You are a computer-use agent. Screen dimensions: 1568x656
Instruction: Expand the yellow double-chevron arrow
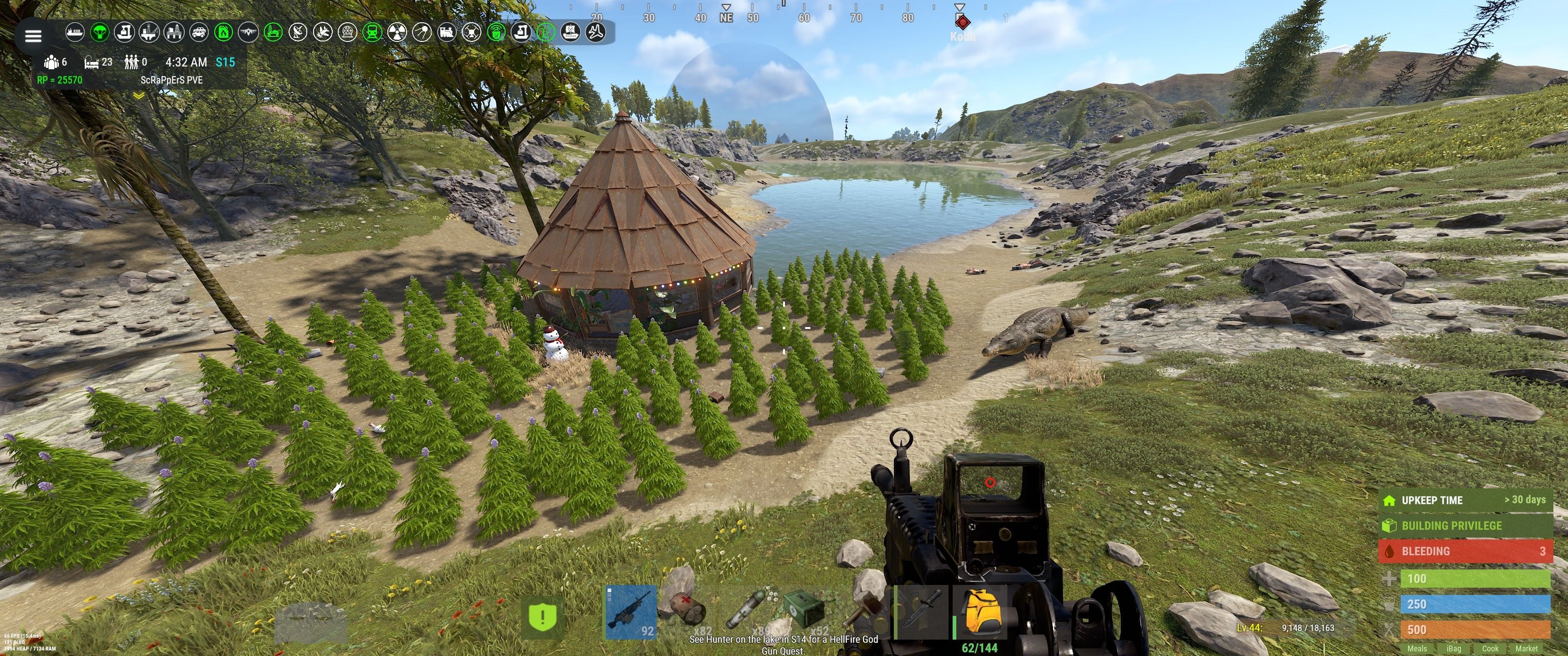pos(139,96)
